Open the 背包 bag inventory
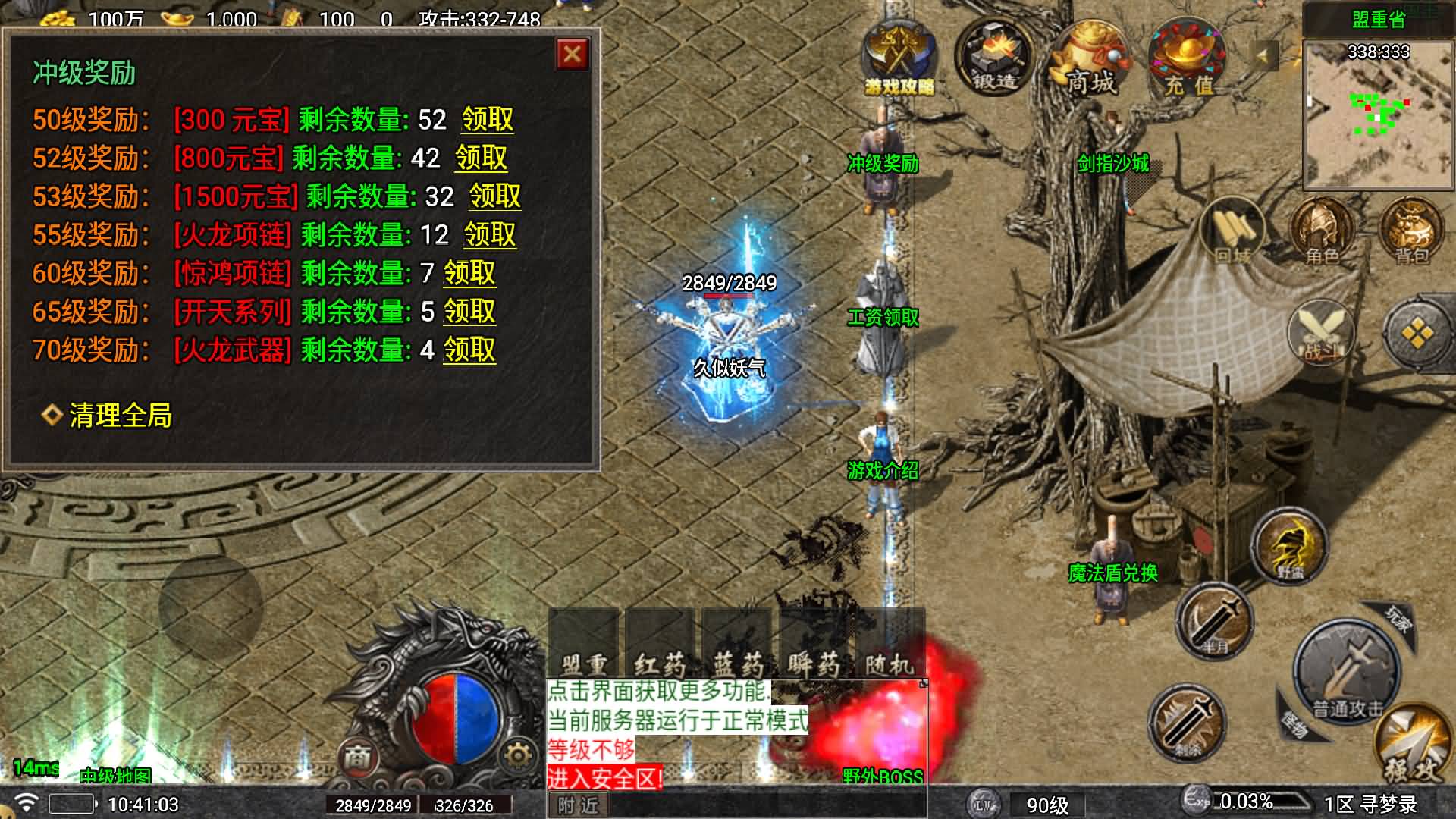This screenshot has width=1456, height=819. click(1411, 231)
